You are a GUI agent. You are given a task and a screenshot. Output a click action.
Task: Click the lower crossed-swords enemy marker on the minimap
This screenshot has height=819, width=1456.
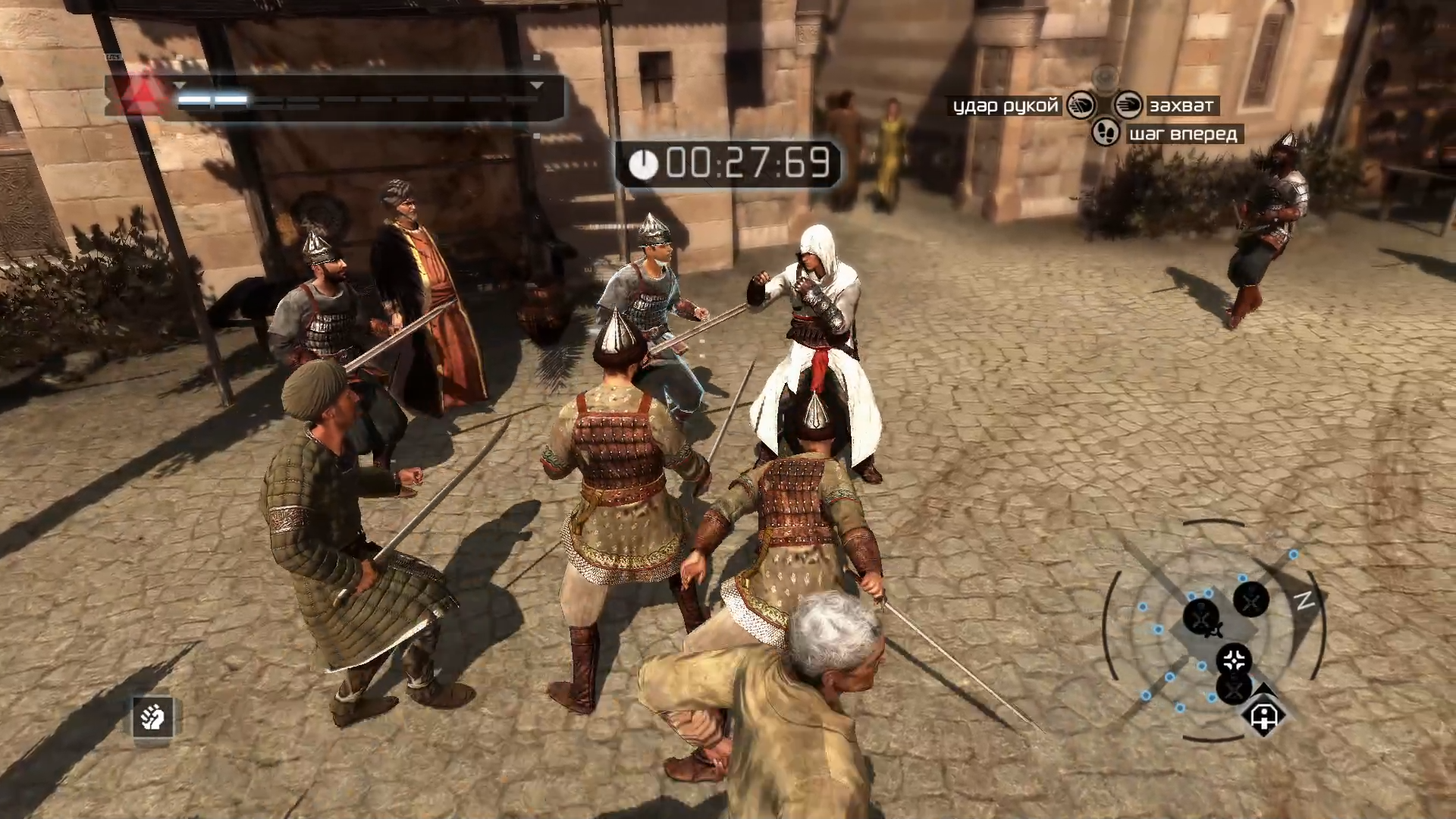coord(1234,692)
